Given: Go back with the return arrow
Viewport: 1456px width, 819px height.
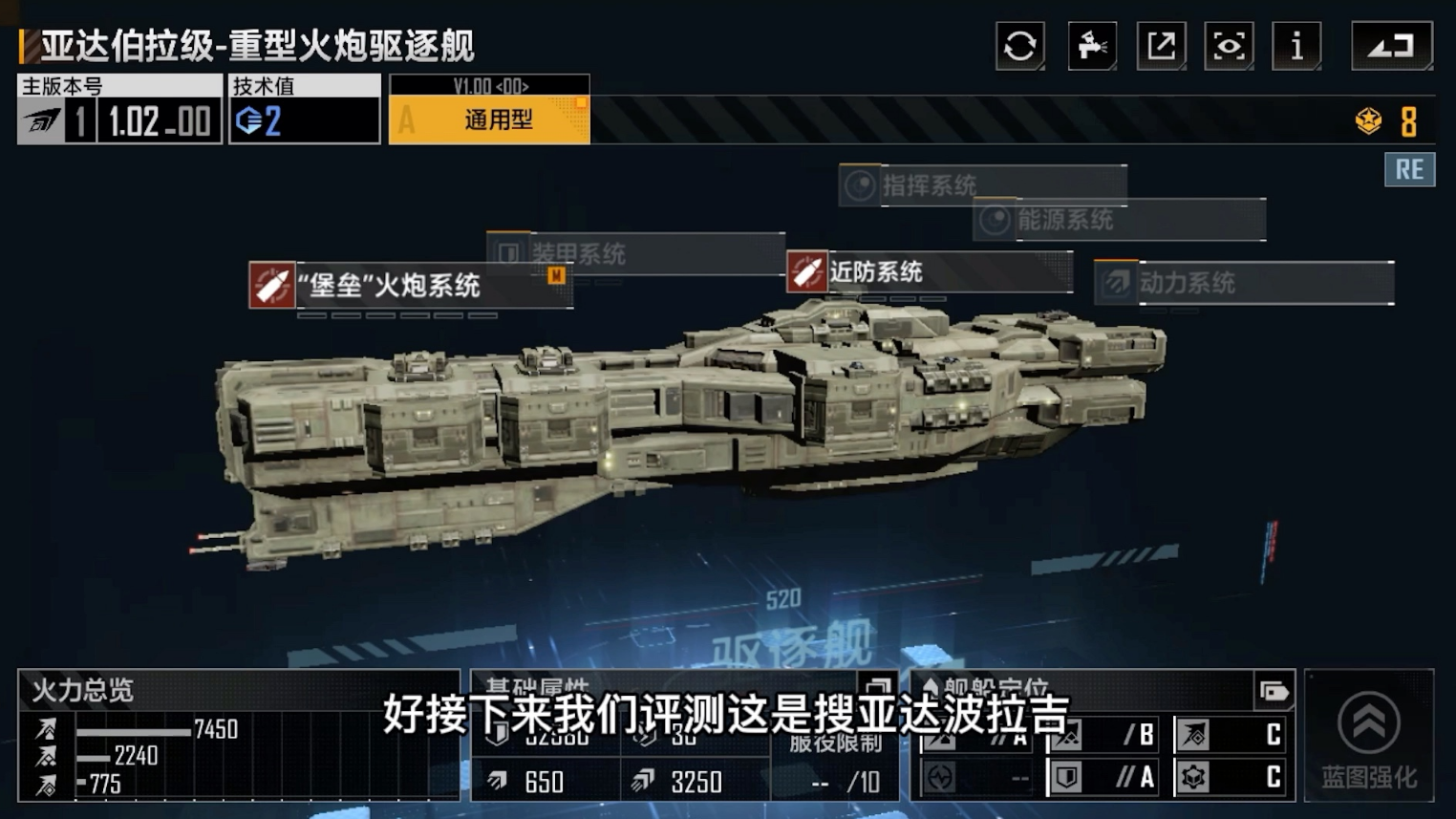Looking at the screenshot, I should tap(1391, 46).
